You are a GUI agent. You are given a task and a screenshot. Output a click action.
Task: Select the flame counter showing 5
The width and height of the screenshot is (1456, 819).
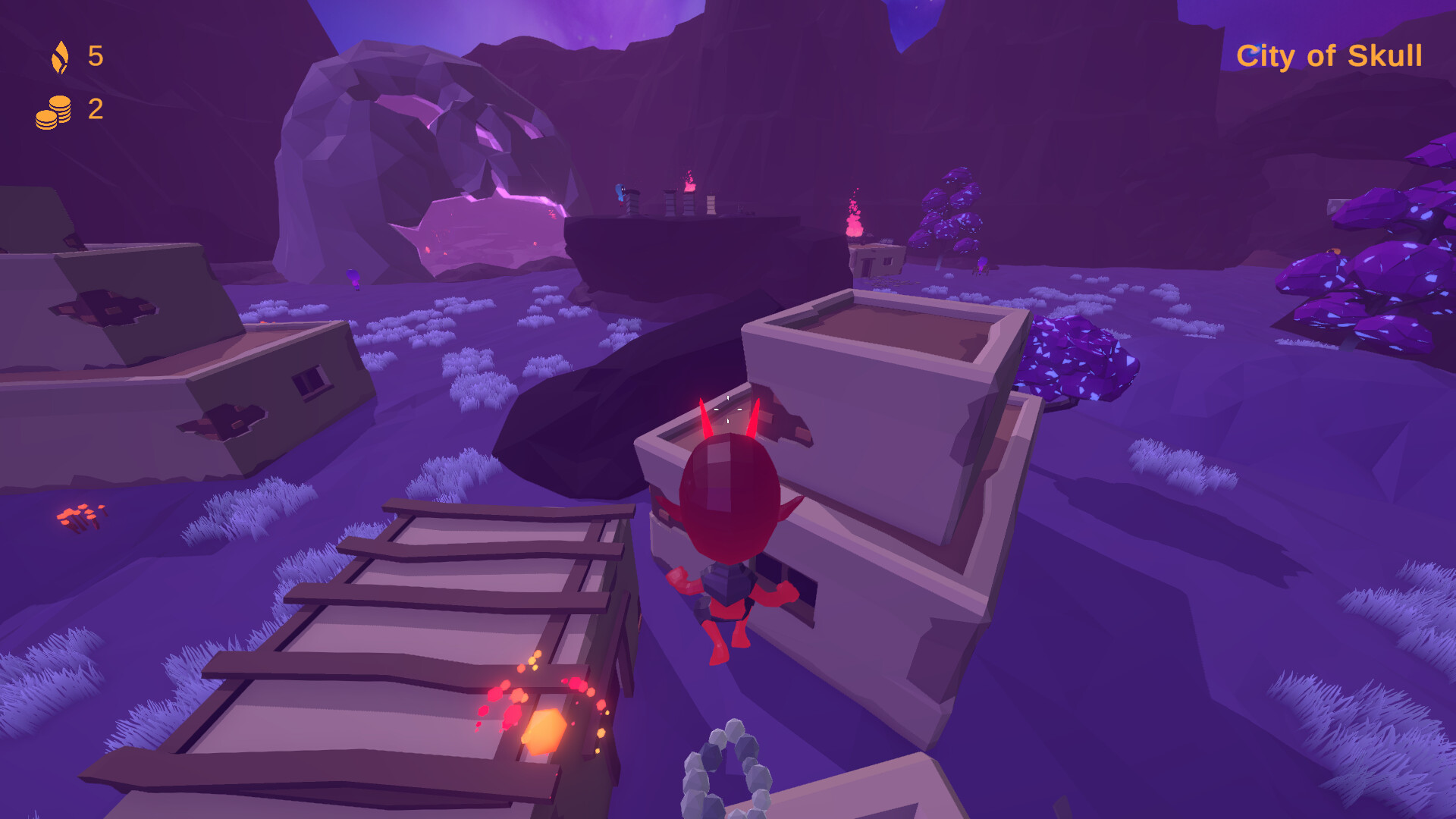96,55
